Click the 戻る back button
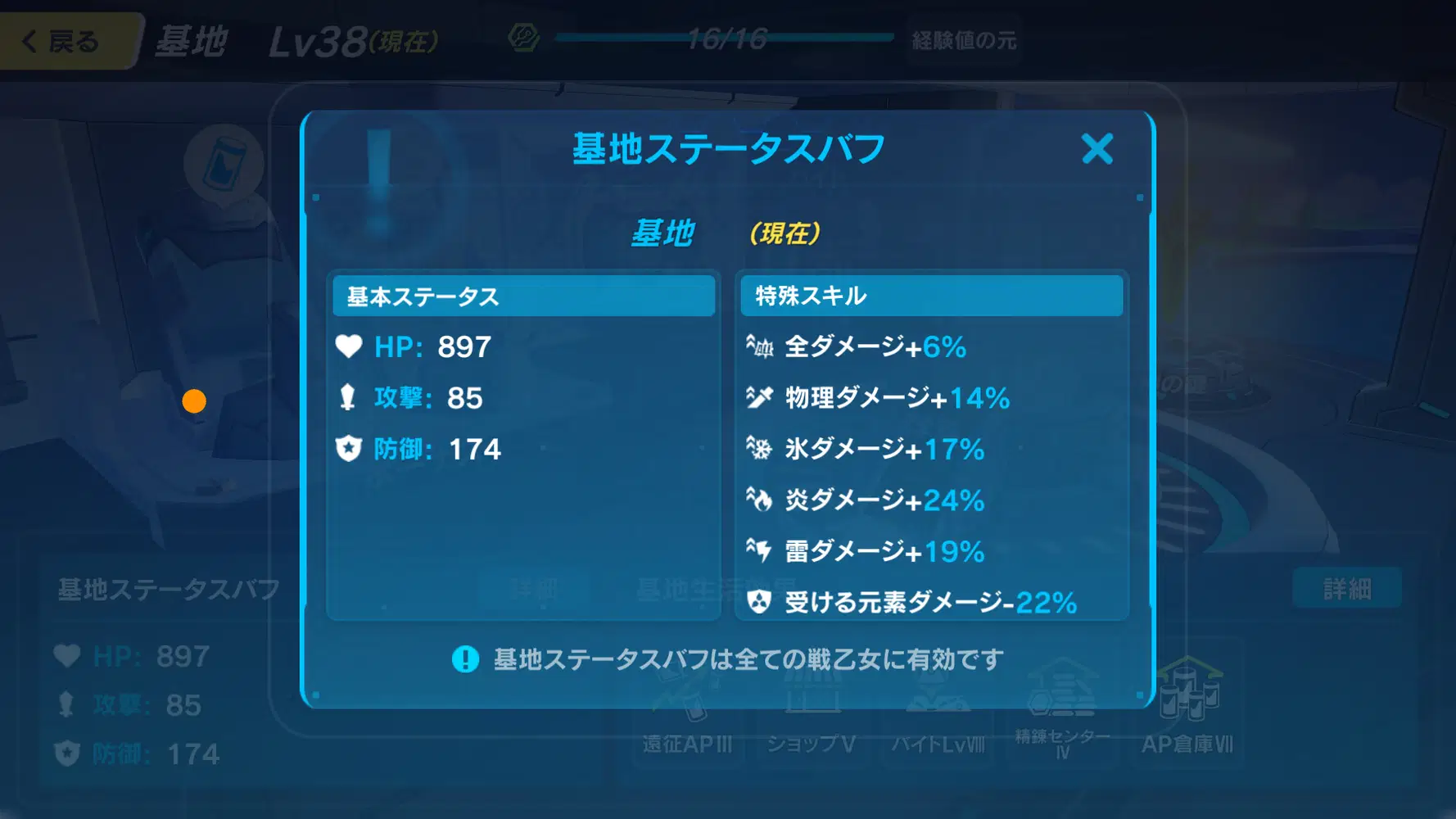This screenshot has height=819, width=1456. 61,41
